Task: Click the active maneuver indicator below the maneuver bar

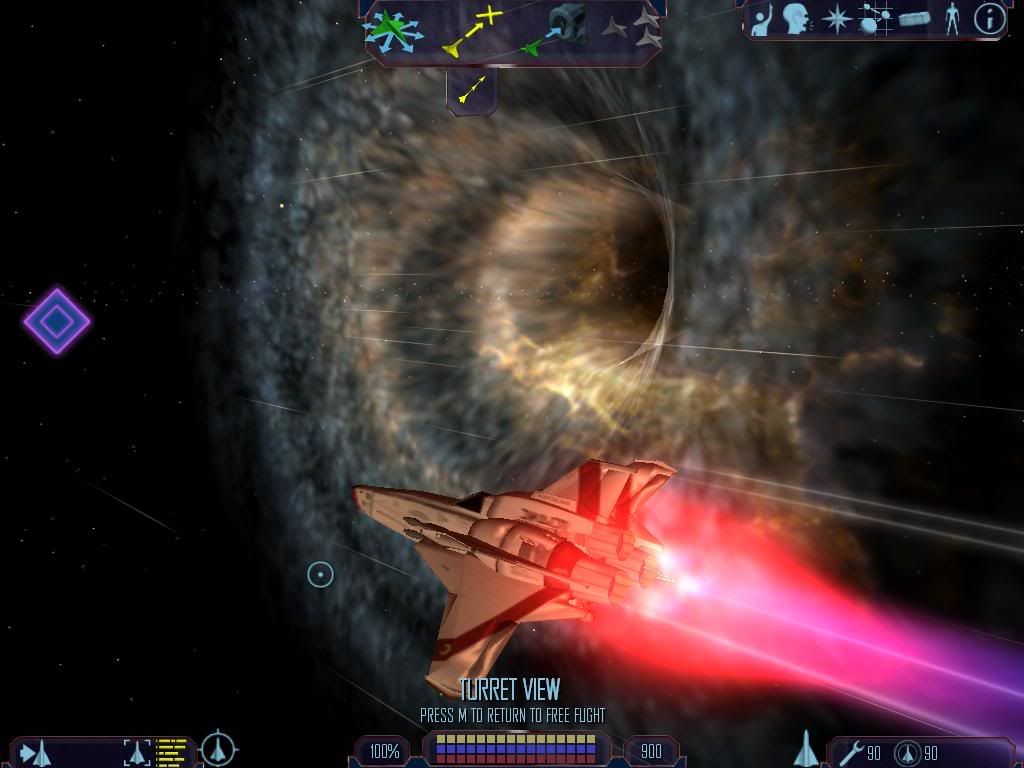Action: (x=471, y=90)
